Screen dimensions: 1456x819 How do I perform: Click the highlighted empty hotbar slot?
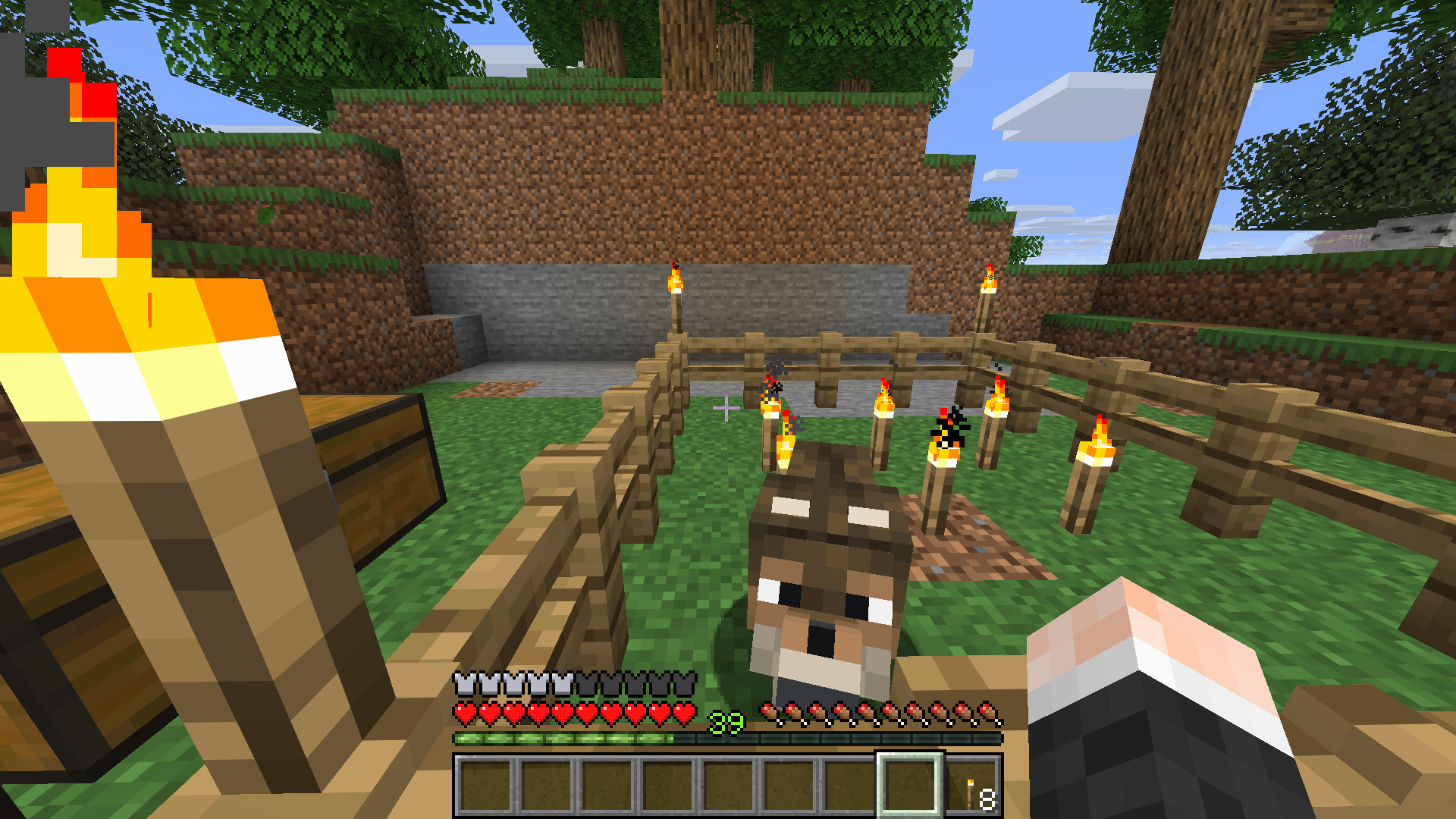(x=909, y=785)
